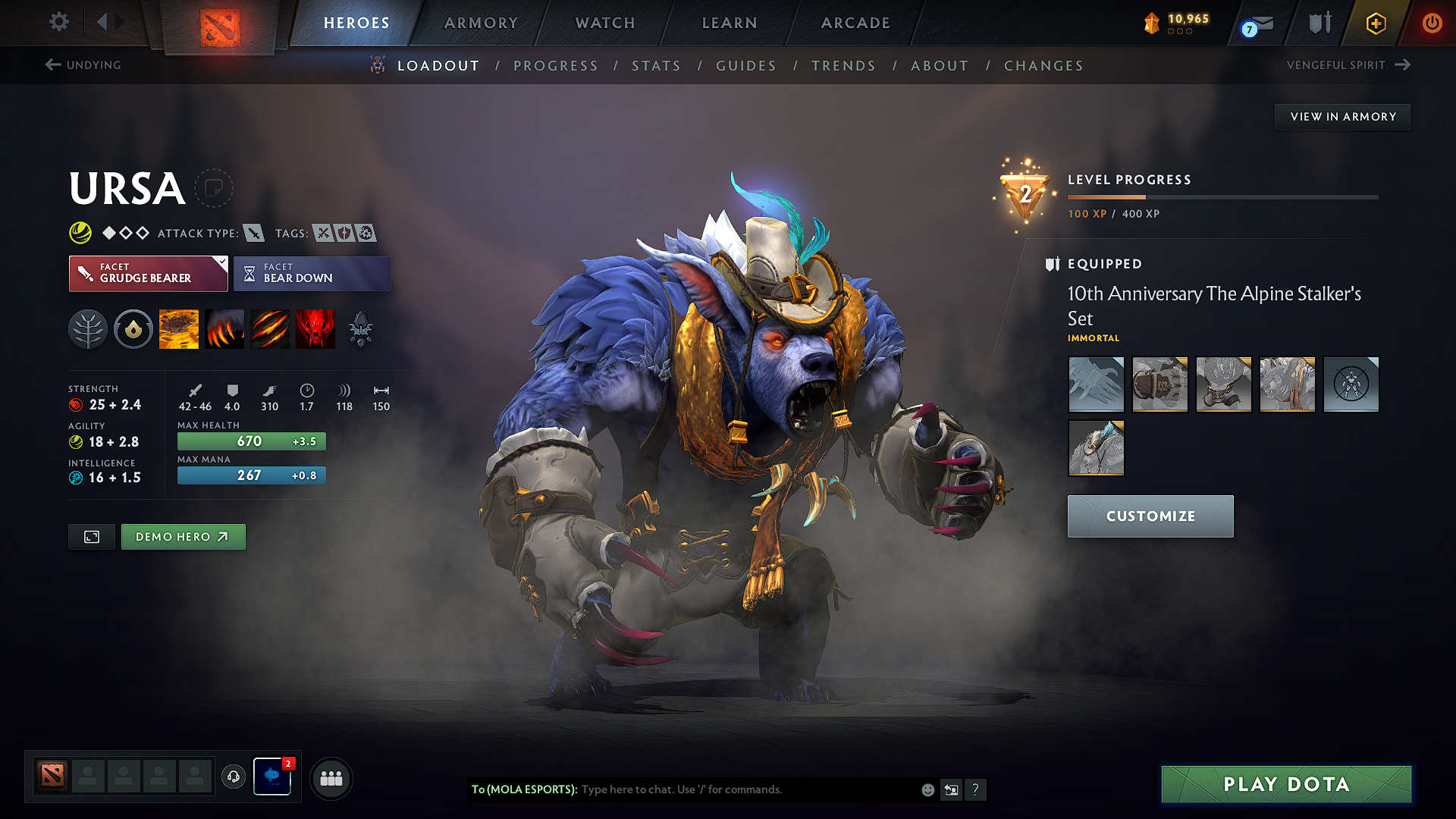Open the Arcade menu item
This screenshot has width=1456, height=819.
click(x=855, y=23)
